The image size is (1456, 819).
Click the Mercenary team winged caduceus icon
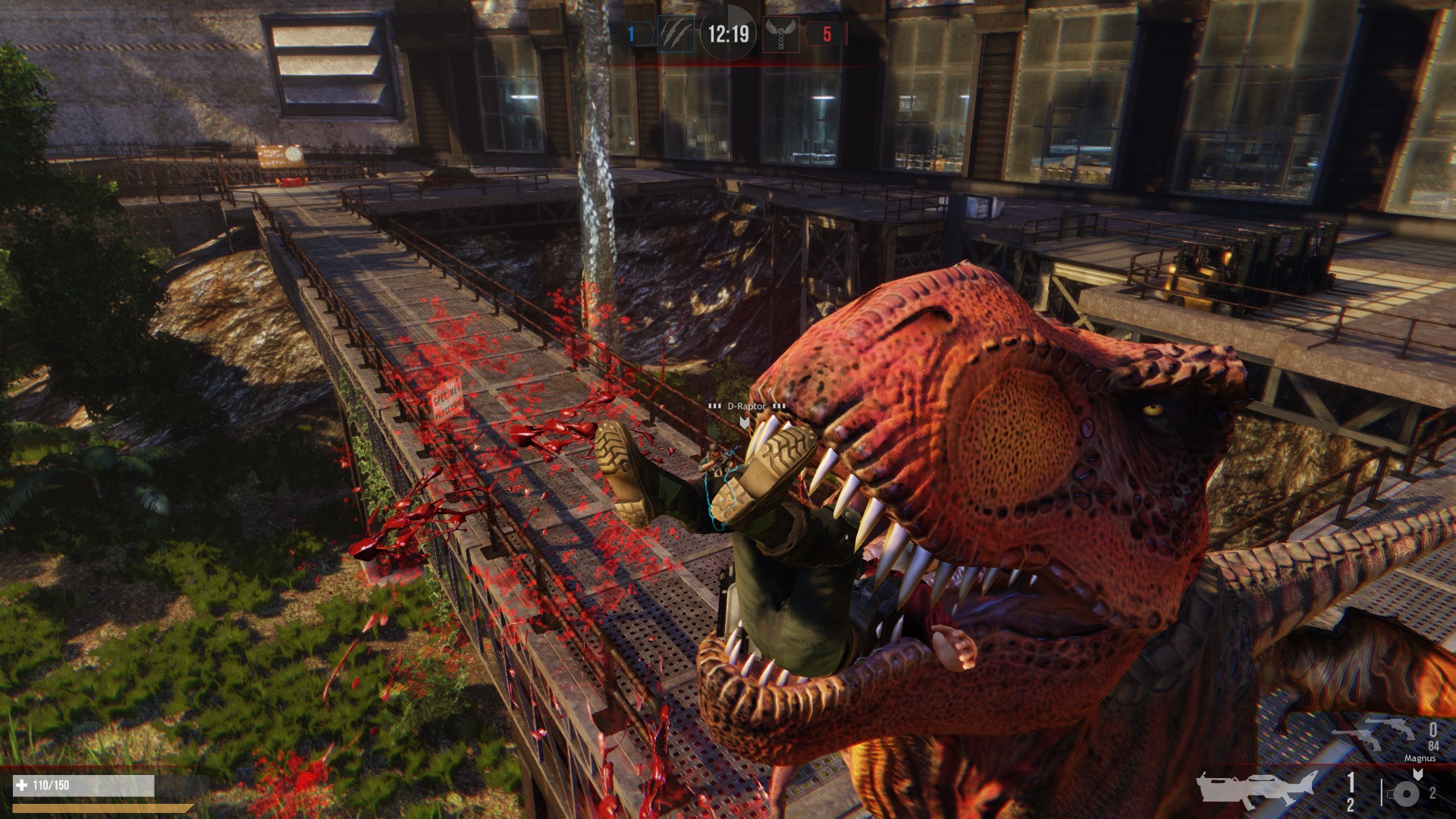[781, 34]
